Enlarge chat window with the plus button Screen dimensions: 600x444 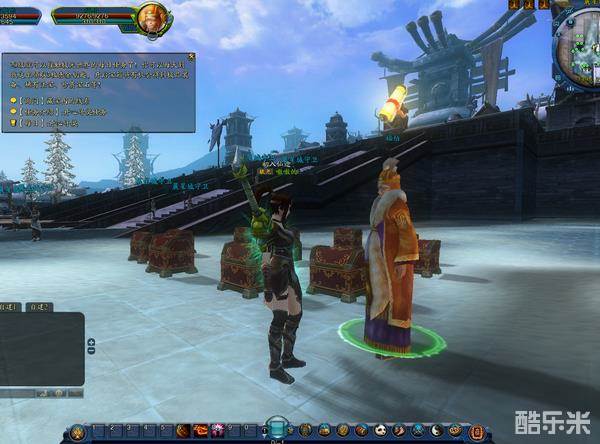coord(91,342)
